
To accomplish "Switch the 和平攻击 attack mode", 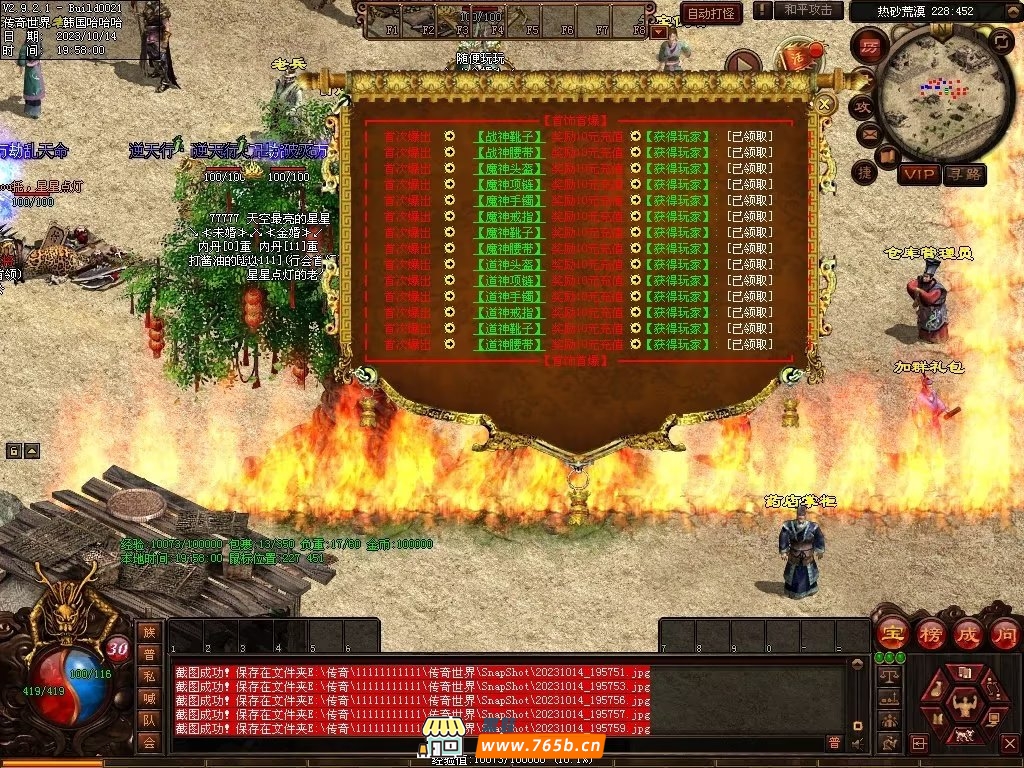I will click(x=808, y=10).
